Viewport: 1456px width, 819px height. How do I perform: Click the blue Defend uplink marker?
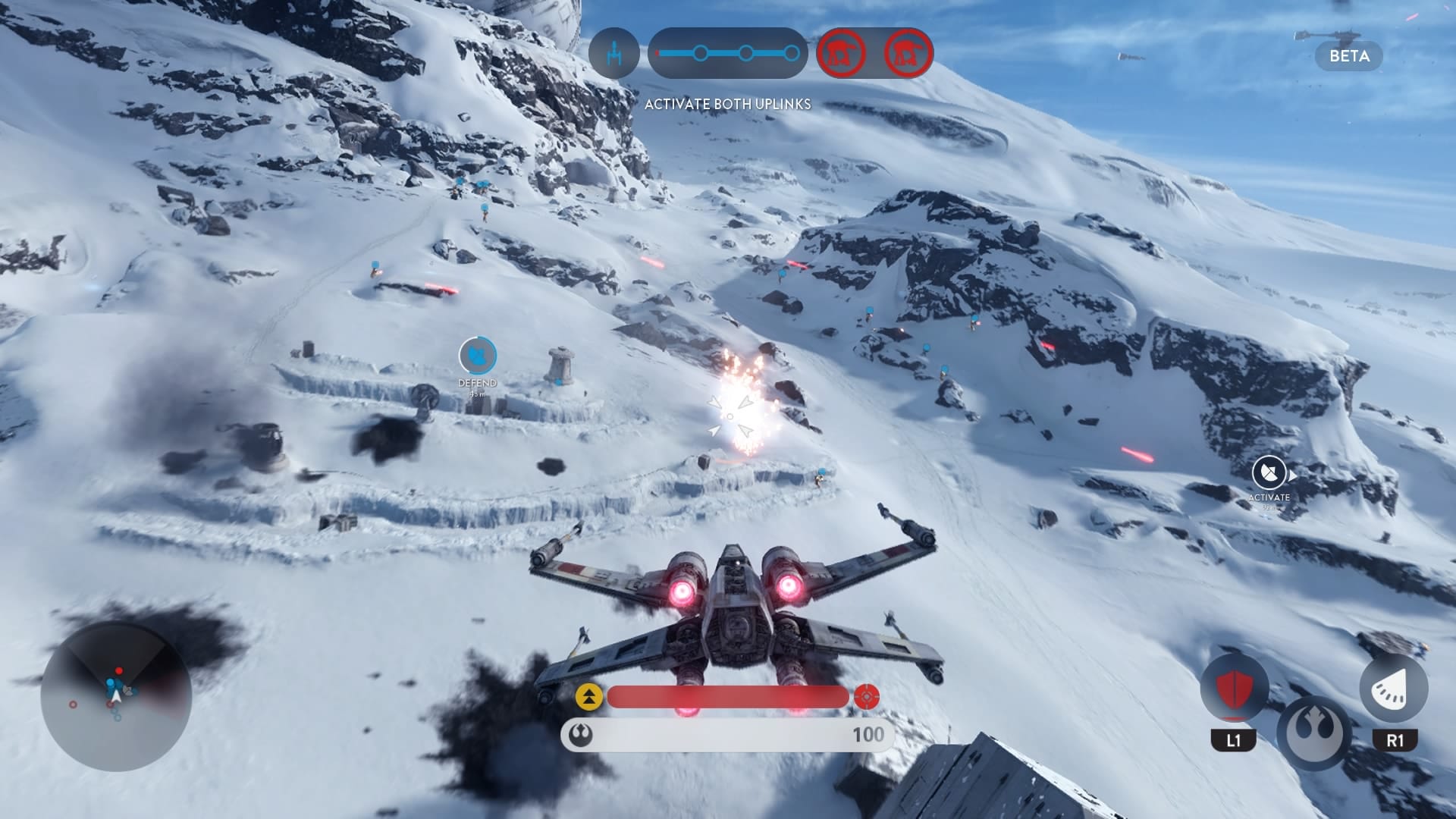[478, 355]
